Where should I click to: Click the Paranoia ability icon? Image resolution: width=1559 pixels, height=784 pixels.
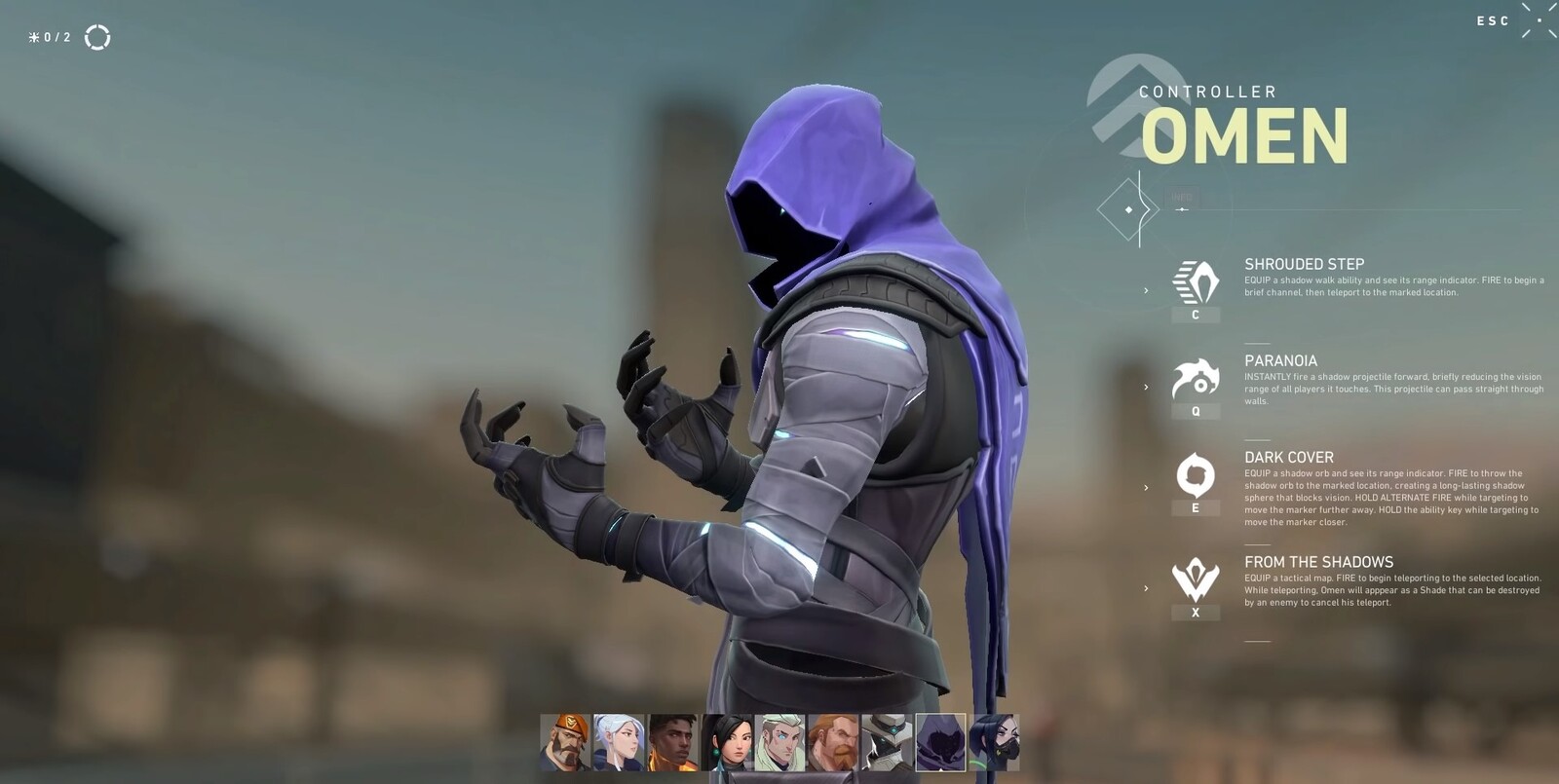pyautogui.click(x=1195, y=380)
